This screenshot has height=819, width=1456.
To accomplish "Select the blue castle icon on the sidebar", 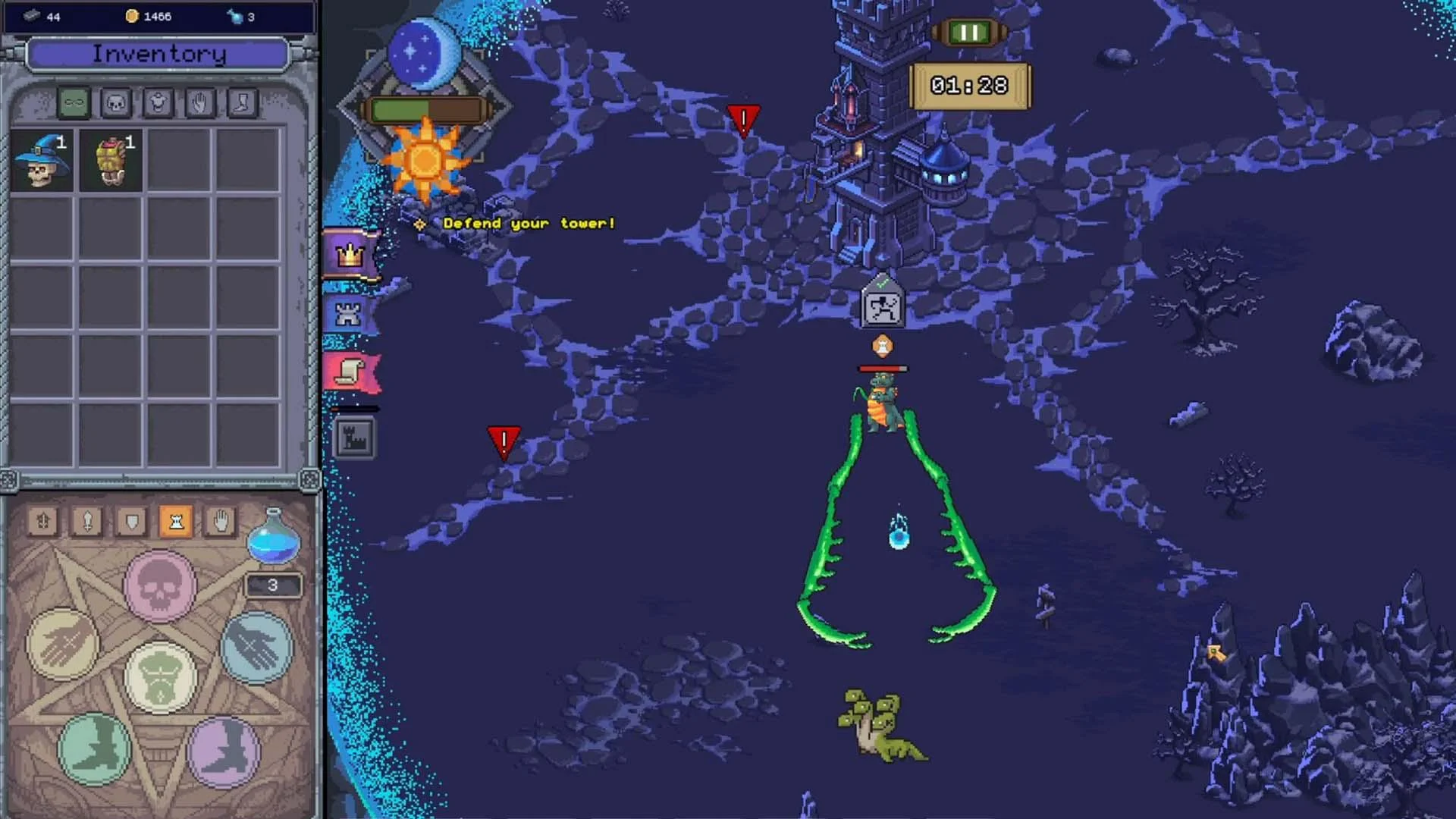I will click(x=347, y=314).
